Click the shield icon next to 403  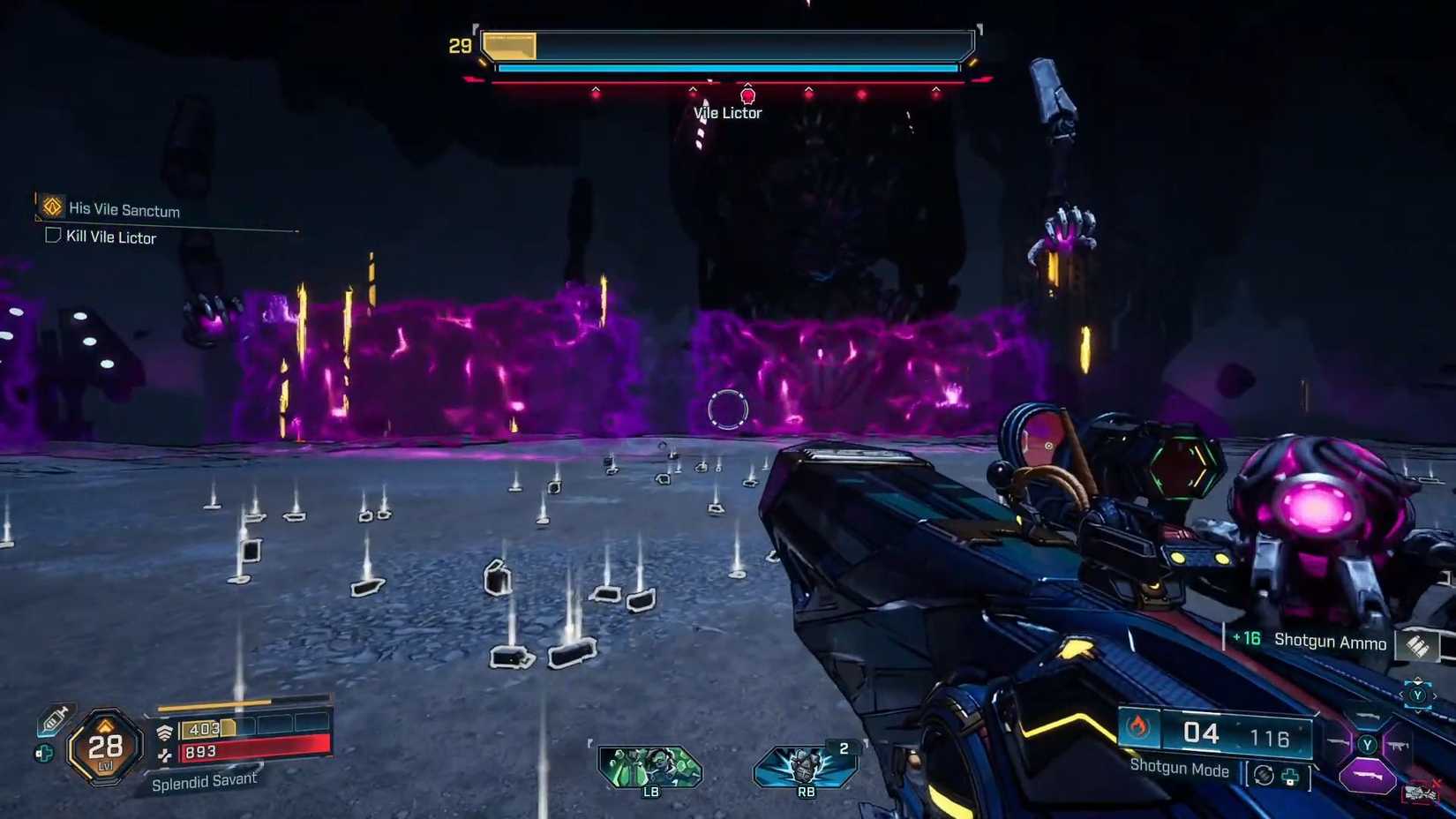point(166,730)
